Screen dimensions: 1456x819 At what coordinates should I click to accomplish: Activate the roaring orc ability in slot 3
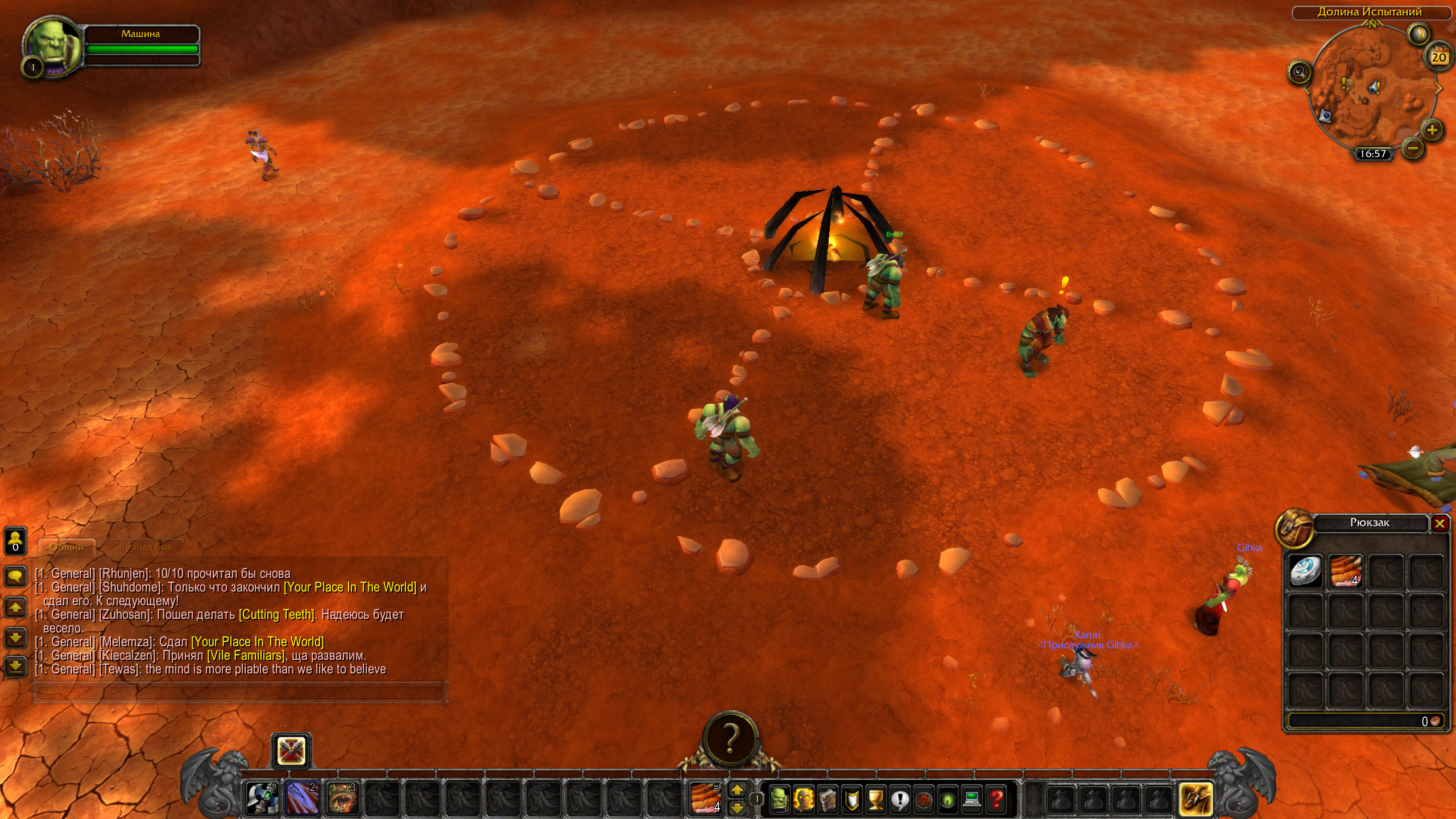click(342, 798)
